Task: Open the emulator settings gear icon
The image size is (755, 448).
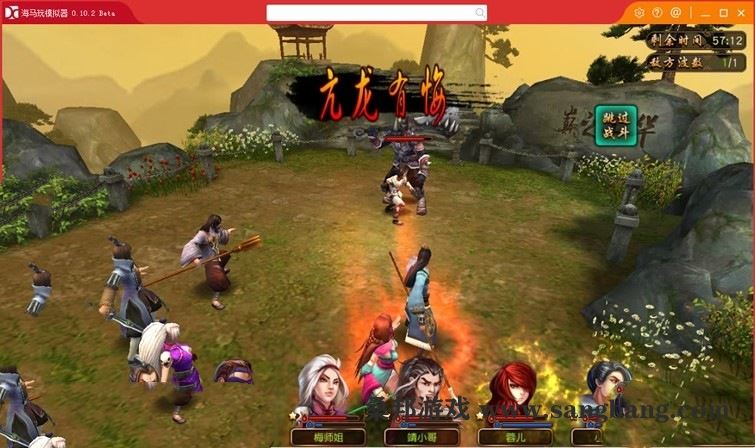Action: (640, 12)
